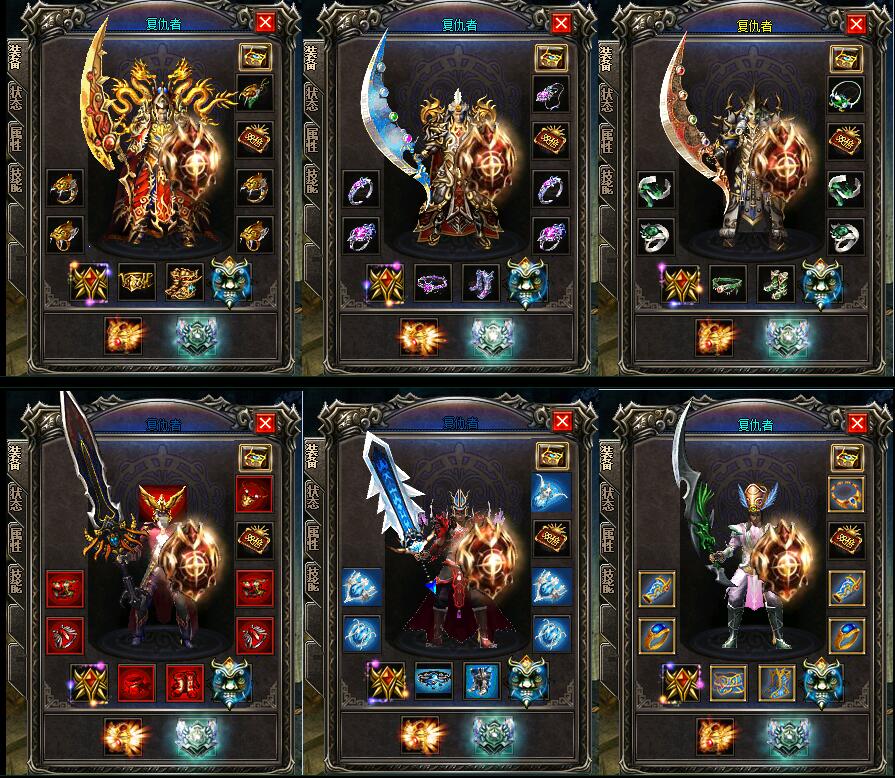
Task: Select the purple crystal boots slot
Action: tap(481, 283)
